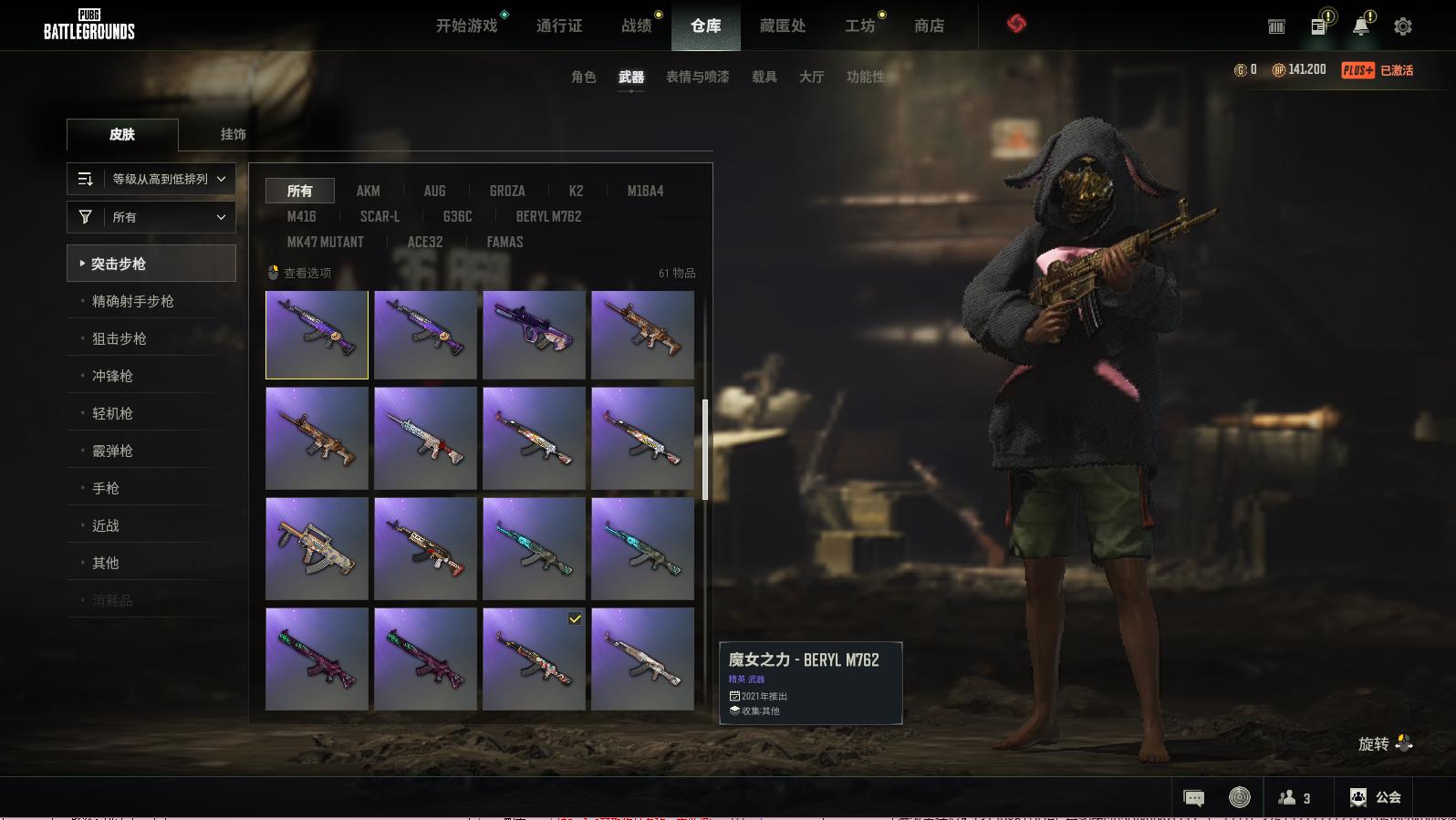Show only GROZA skins
The width and height of the screenshot is (1456, 820).
coord(506,191)
